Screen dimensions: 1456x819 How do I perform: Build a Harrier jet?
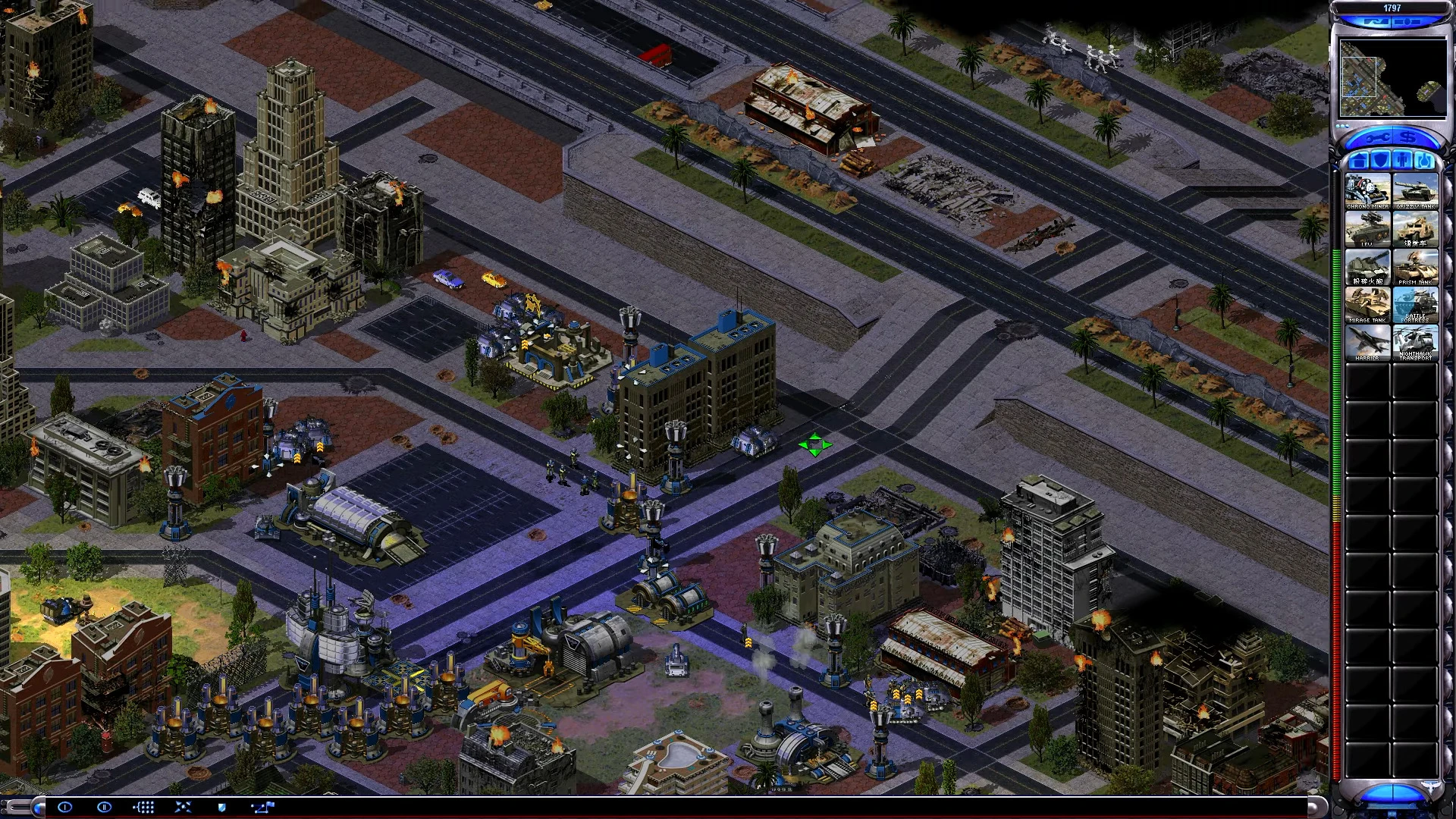click(1368, 343)
